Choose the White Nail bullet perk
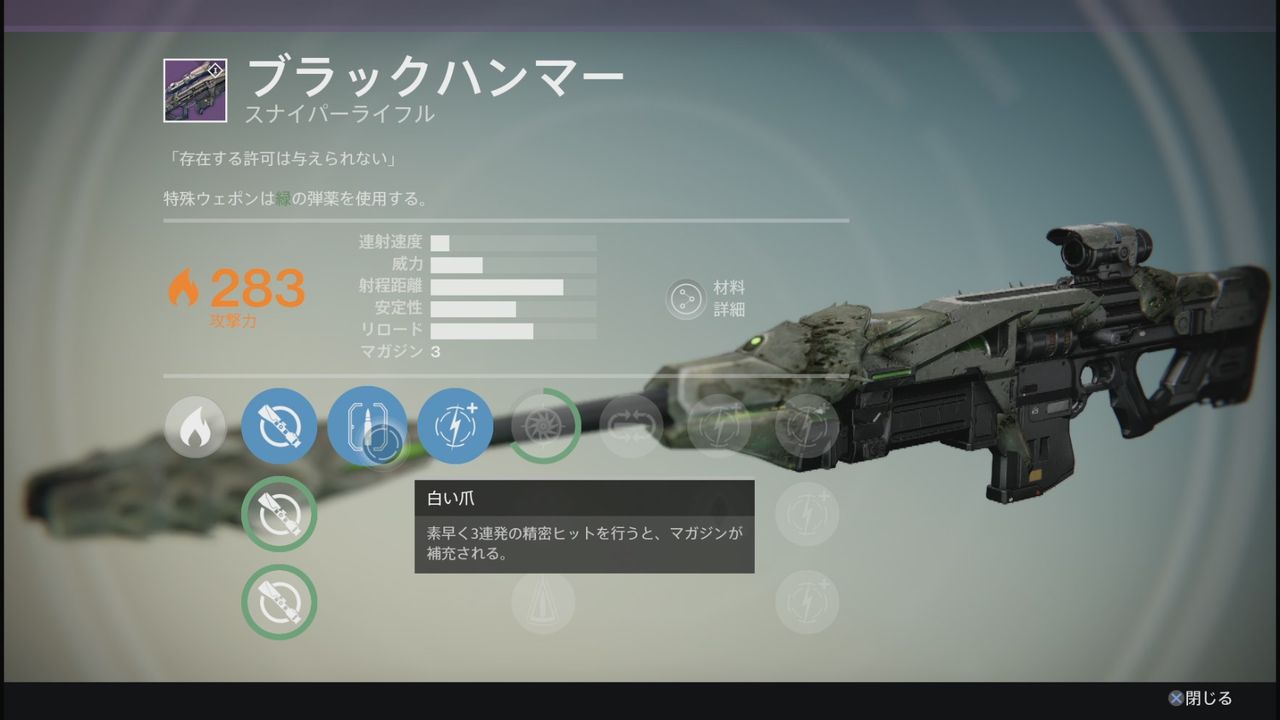 [366, 426]
